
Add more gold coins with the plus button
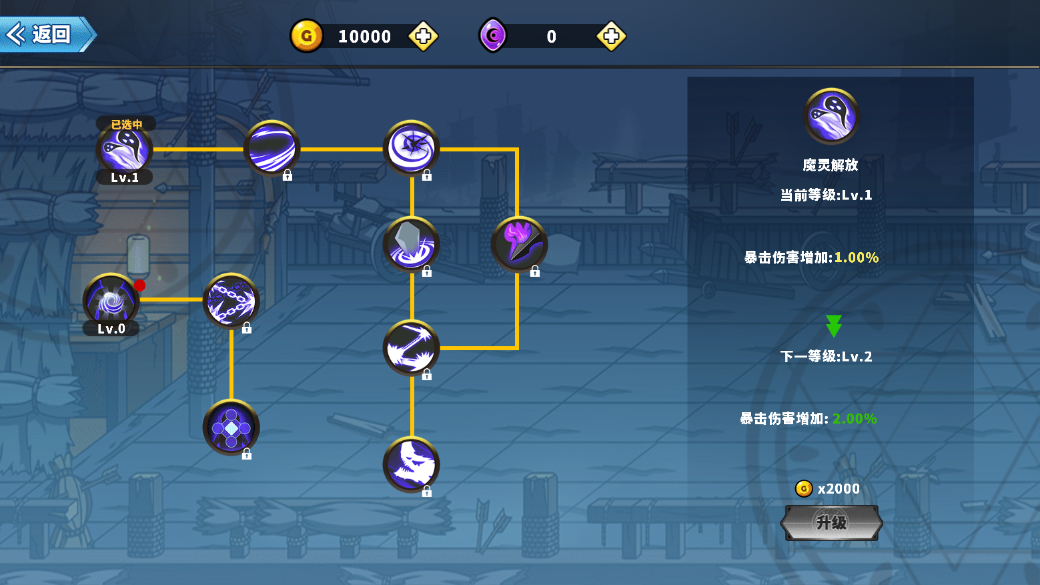[x=423, y=37]
